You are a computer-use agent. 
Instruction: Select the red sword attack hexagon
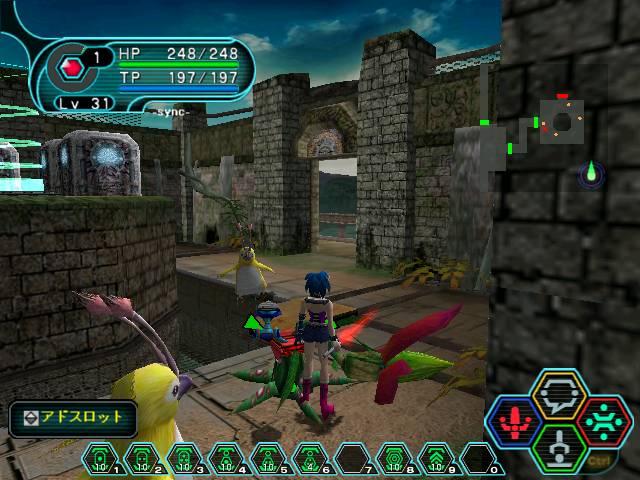pyautogui.click(x=514, y=420)
